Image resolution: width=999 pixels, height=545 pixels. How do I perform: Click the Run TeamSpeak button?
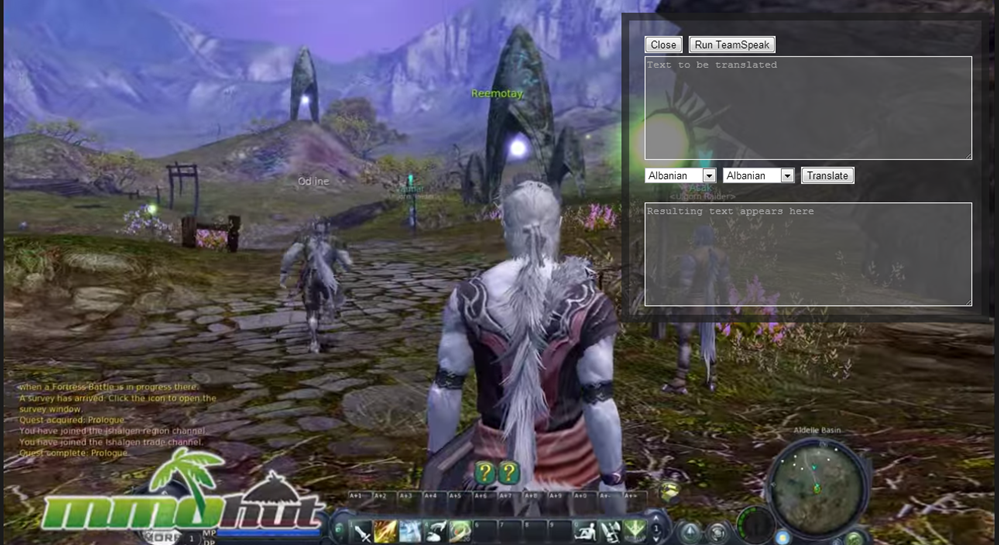tap(732, 45)
